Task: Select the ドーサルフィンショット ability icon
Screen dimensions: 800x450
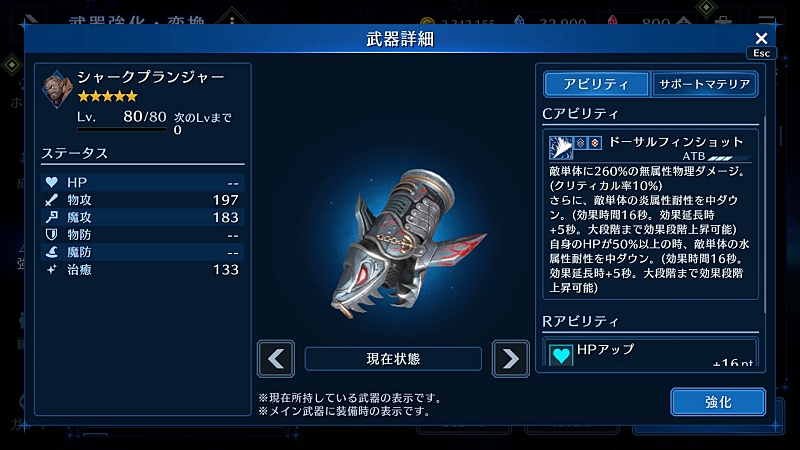Action: tap(561, 148)
